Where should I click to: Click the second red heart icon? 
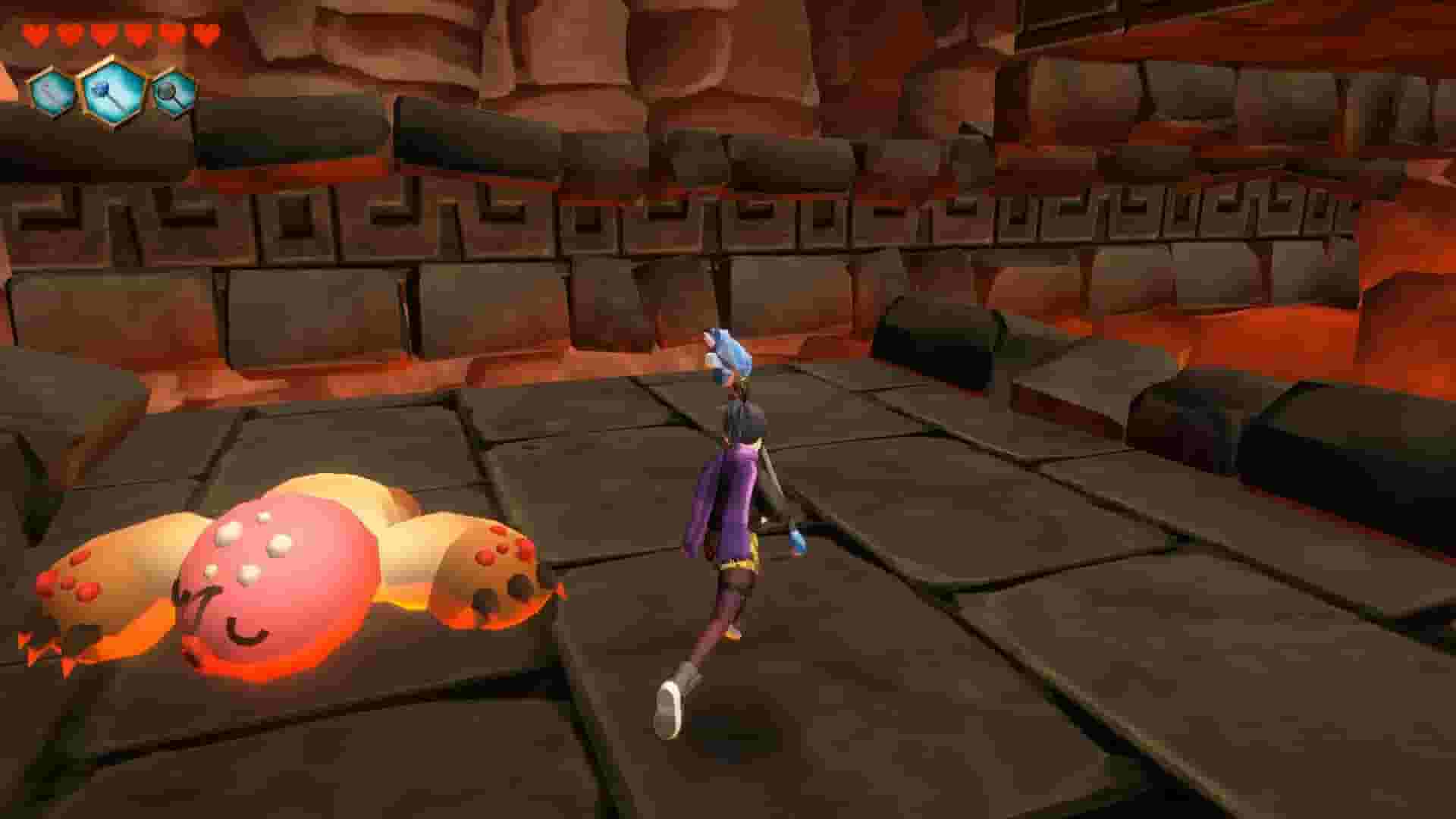[68, 33]
